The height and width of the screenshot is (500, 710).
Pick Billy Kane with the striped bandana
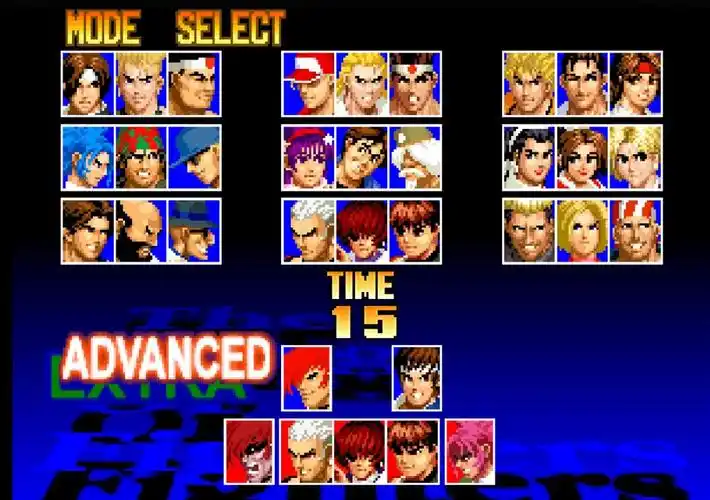tap(635, 231)
